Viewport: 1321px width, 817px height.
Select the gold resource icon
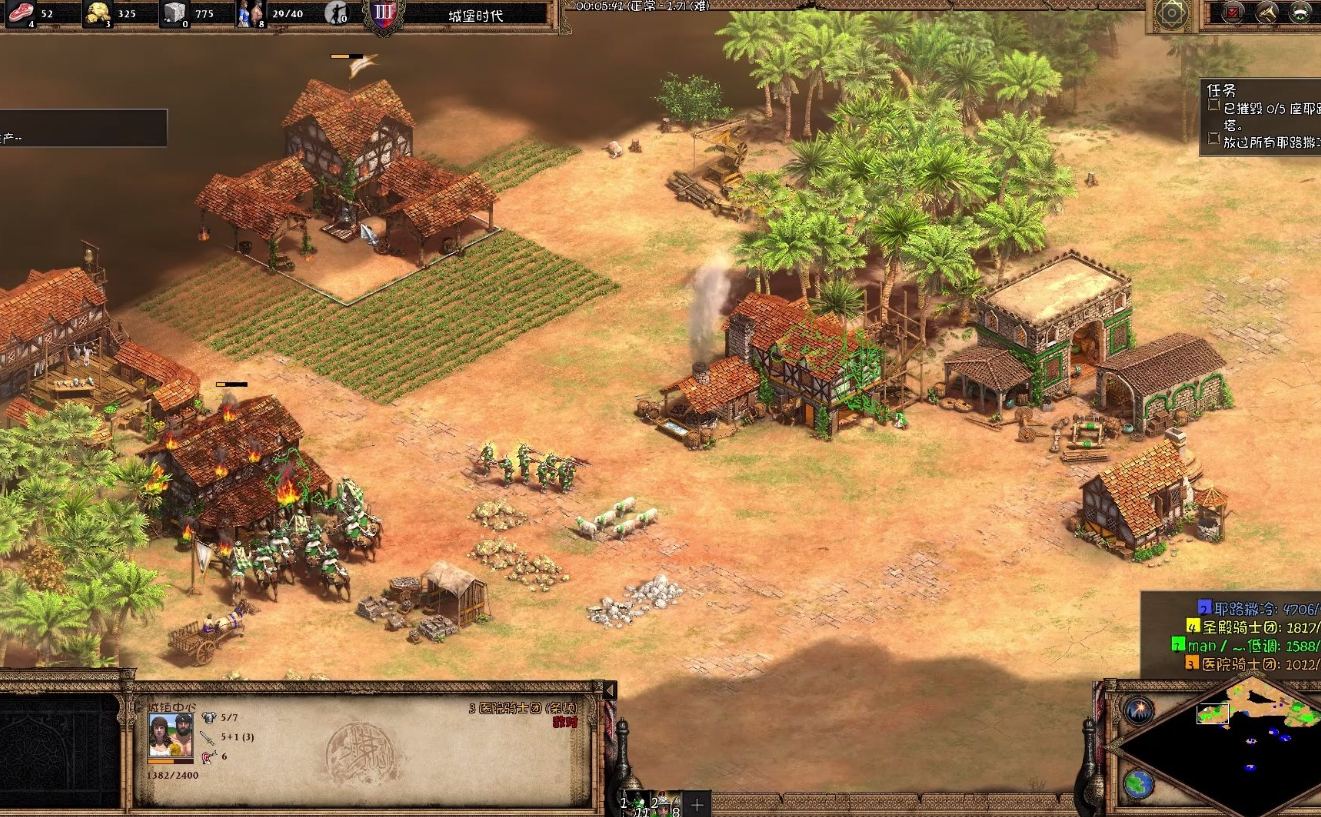(97, 13)
